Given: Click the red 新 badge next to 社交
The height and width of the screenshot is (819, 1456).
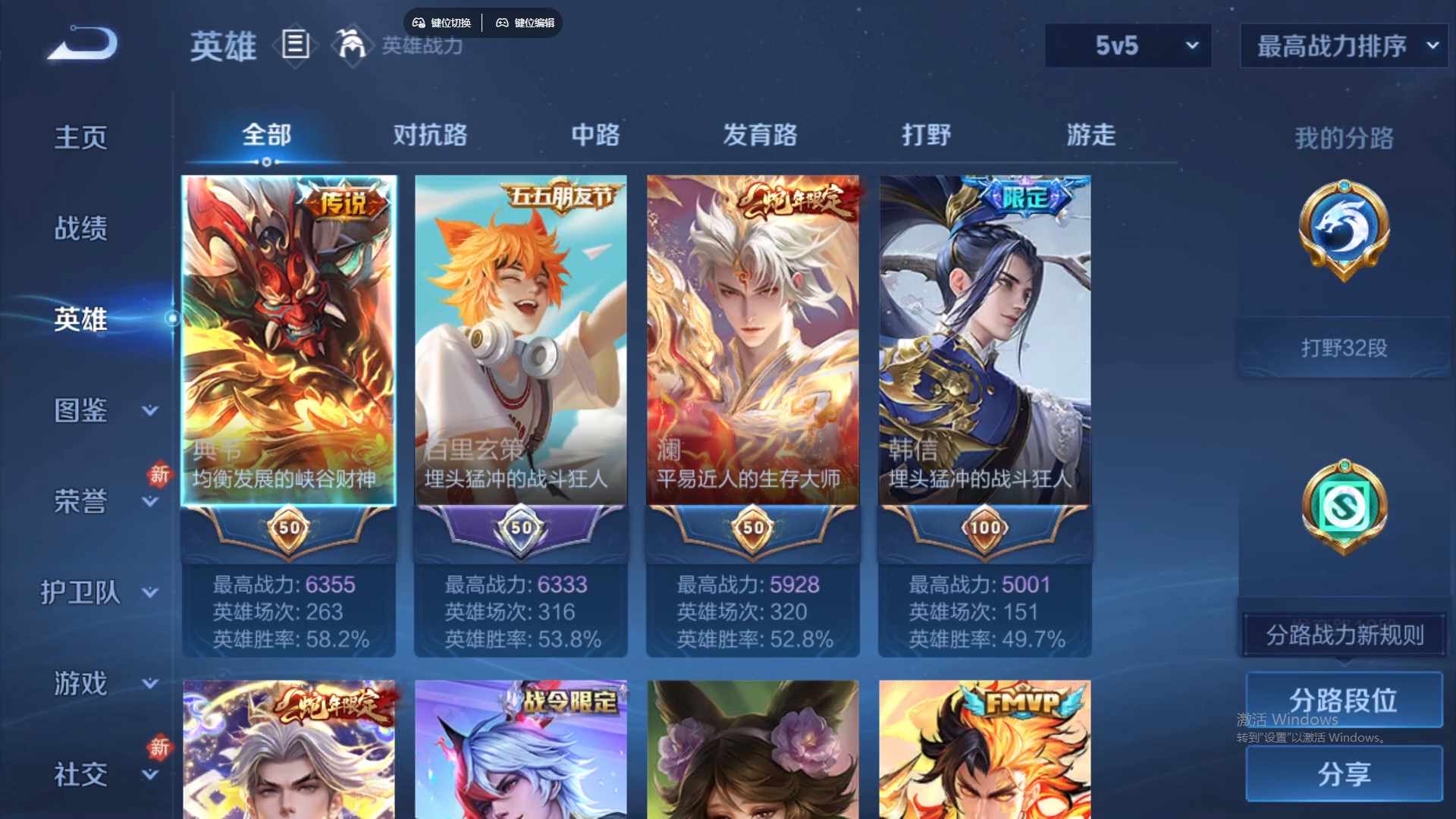Looking at the screenshot, I should 160,747.
